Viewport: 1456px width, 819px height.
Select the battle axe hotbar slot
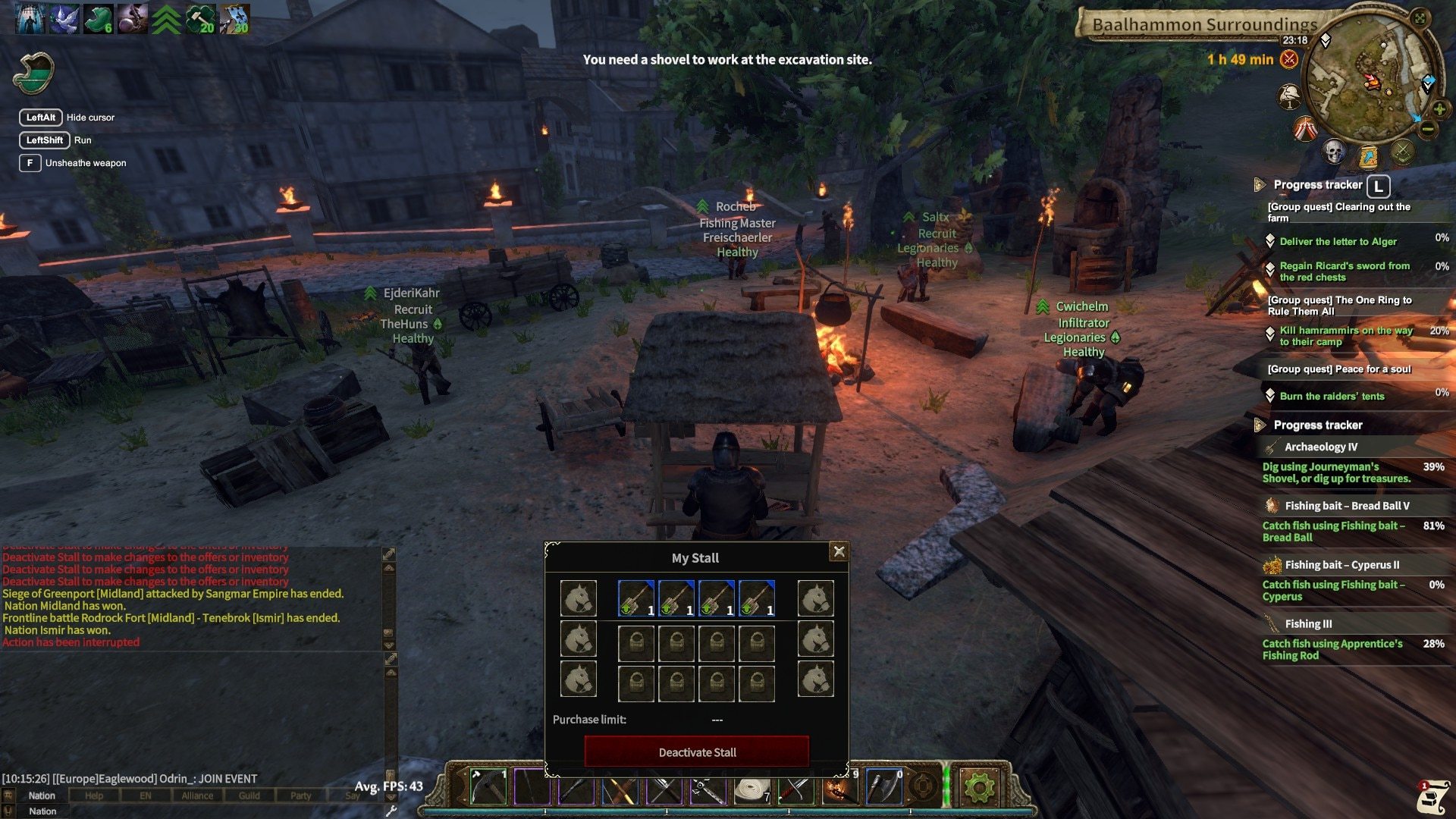[883, 787]
